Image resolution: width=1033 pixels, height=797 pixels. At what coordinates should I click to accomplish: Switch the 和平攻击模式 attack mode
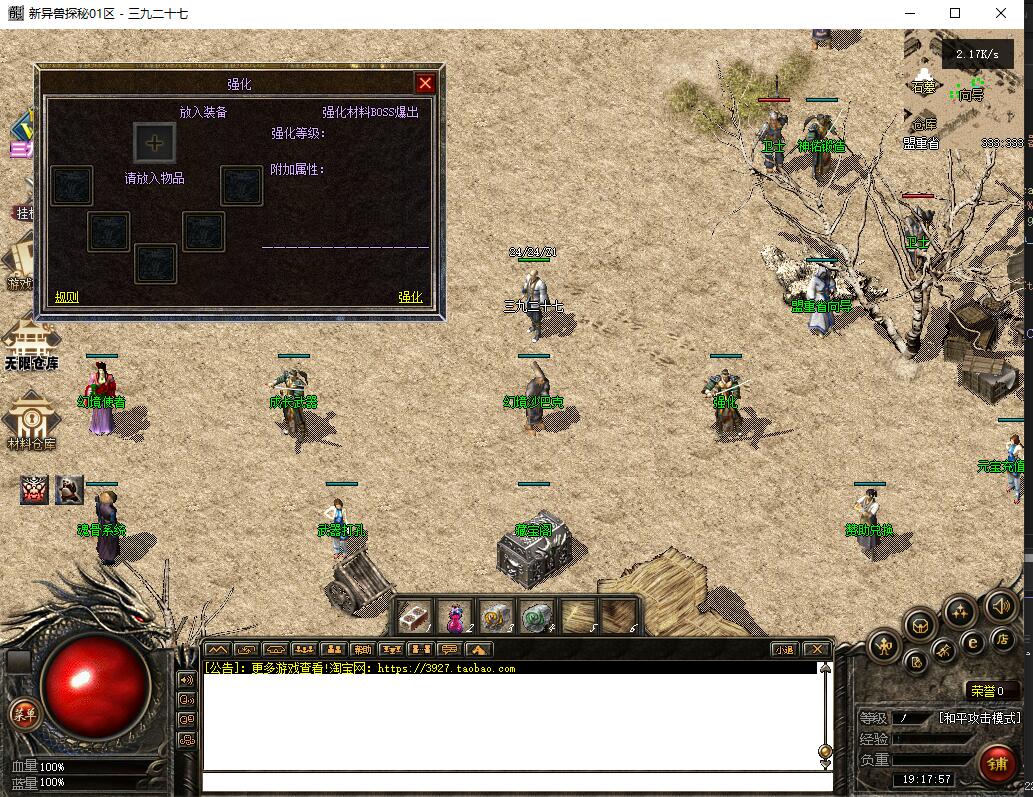click(979, 718)
